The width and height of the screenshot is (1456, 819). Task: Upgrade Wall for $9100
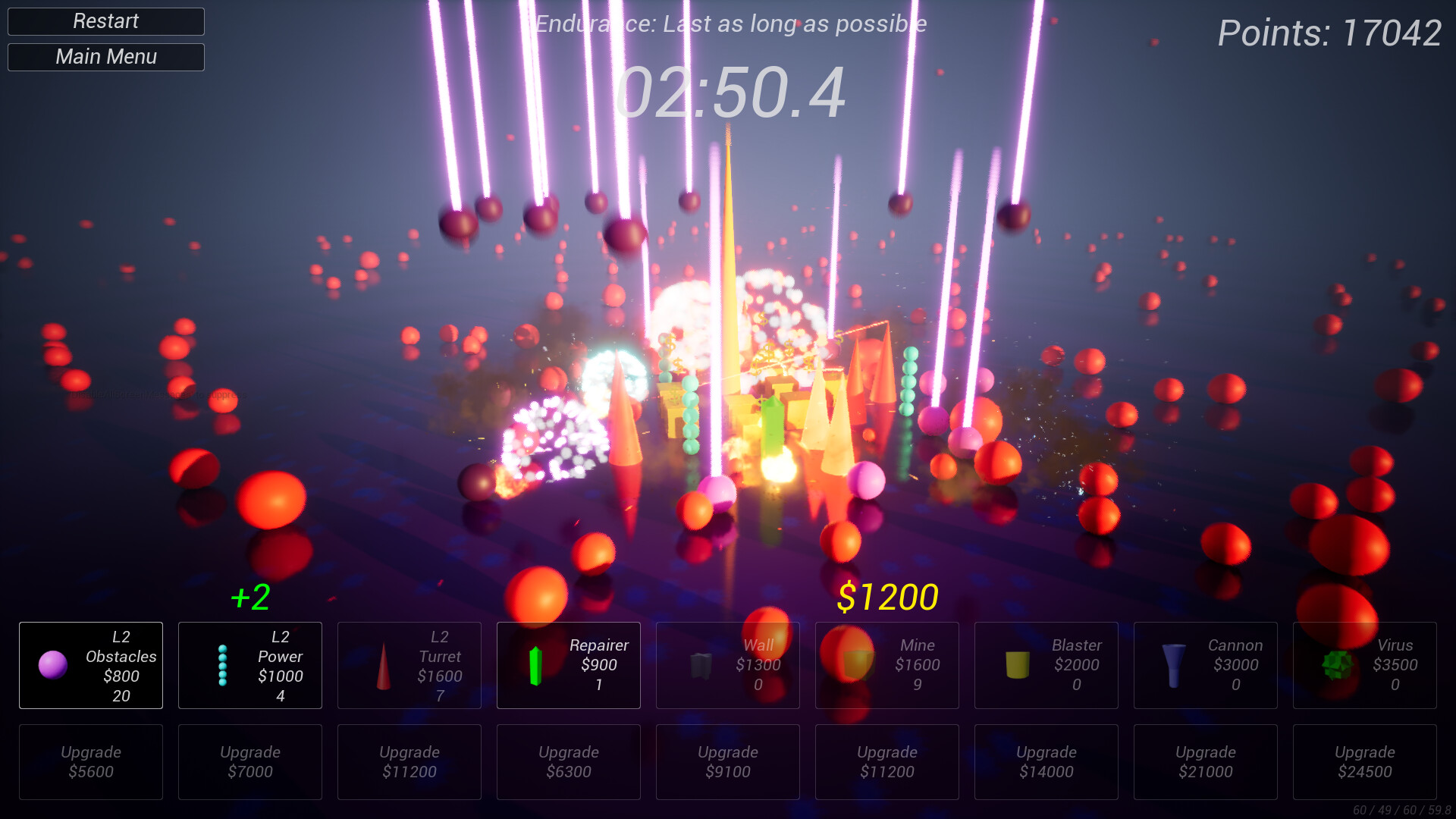coord(727,761)
